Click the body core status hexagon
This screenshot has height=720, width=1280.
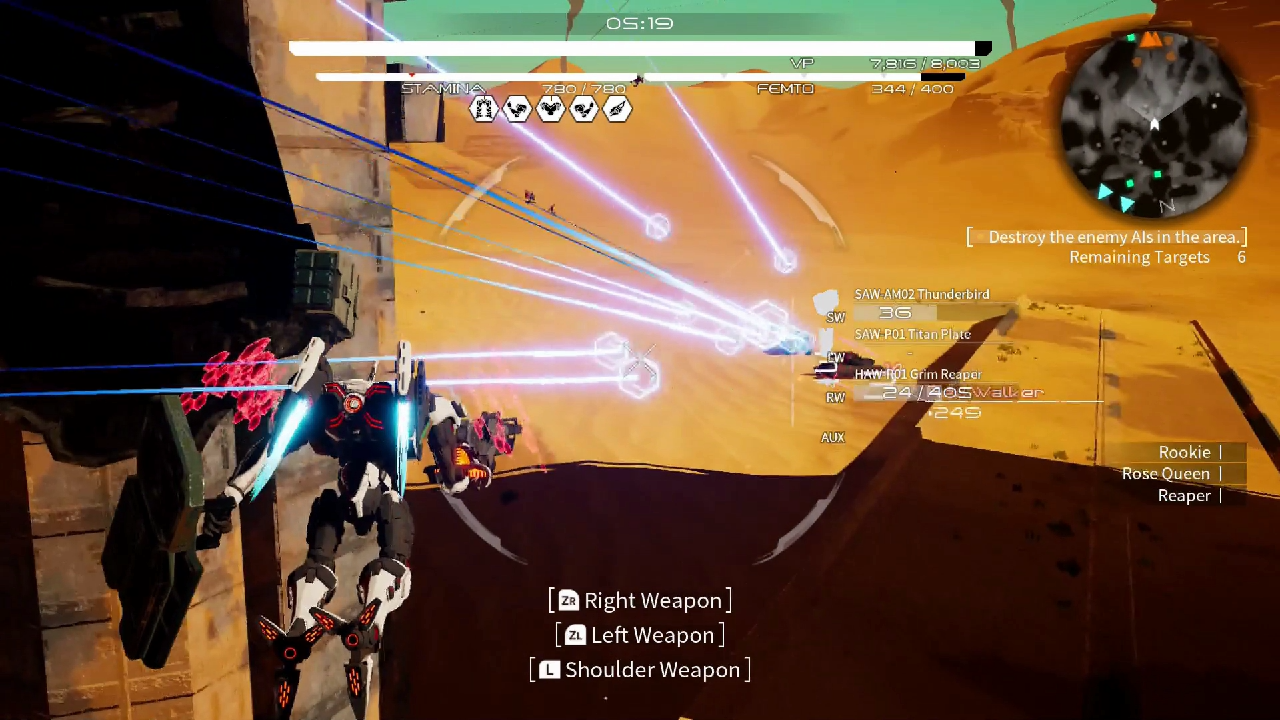[x=551, y=109]
